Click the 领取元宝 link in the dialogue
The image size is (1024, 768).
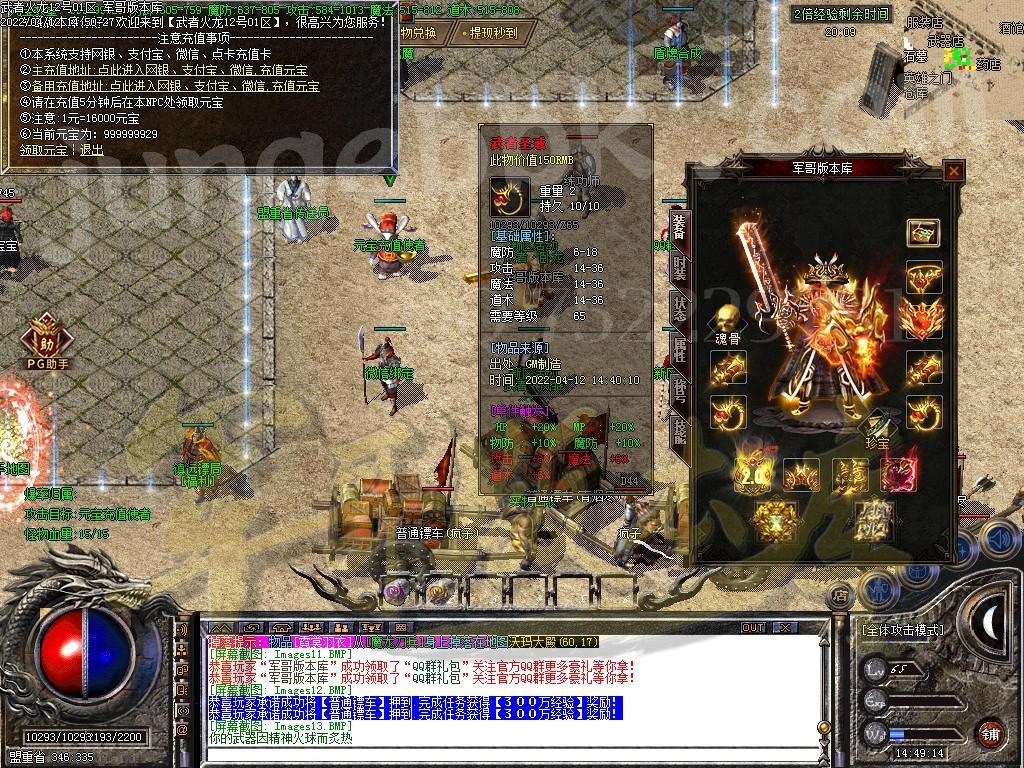(x=46, y=149)
